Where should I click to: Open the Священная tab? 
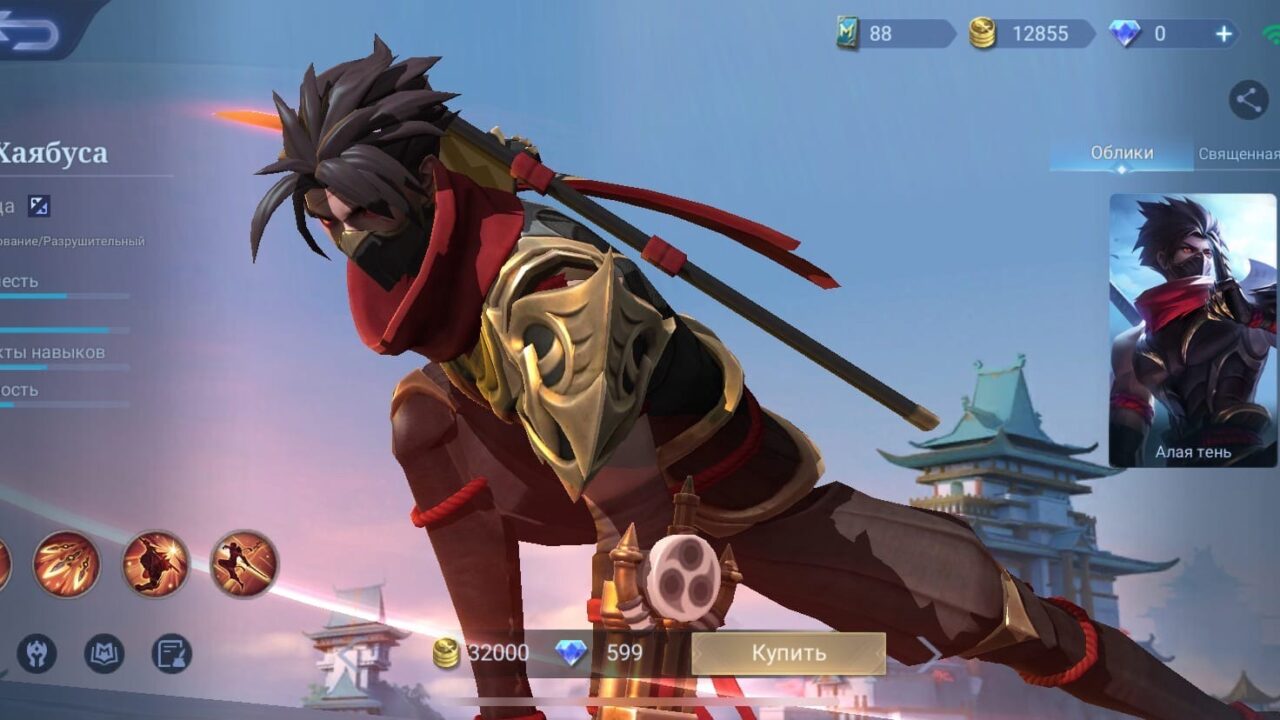click(1238, 154)
